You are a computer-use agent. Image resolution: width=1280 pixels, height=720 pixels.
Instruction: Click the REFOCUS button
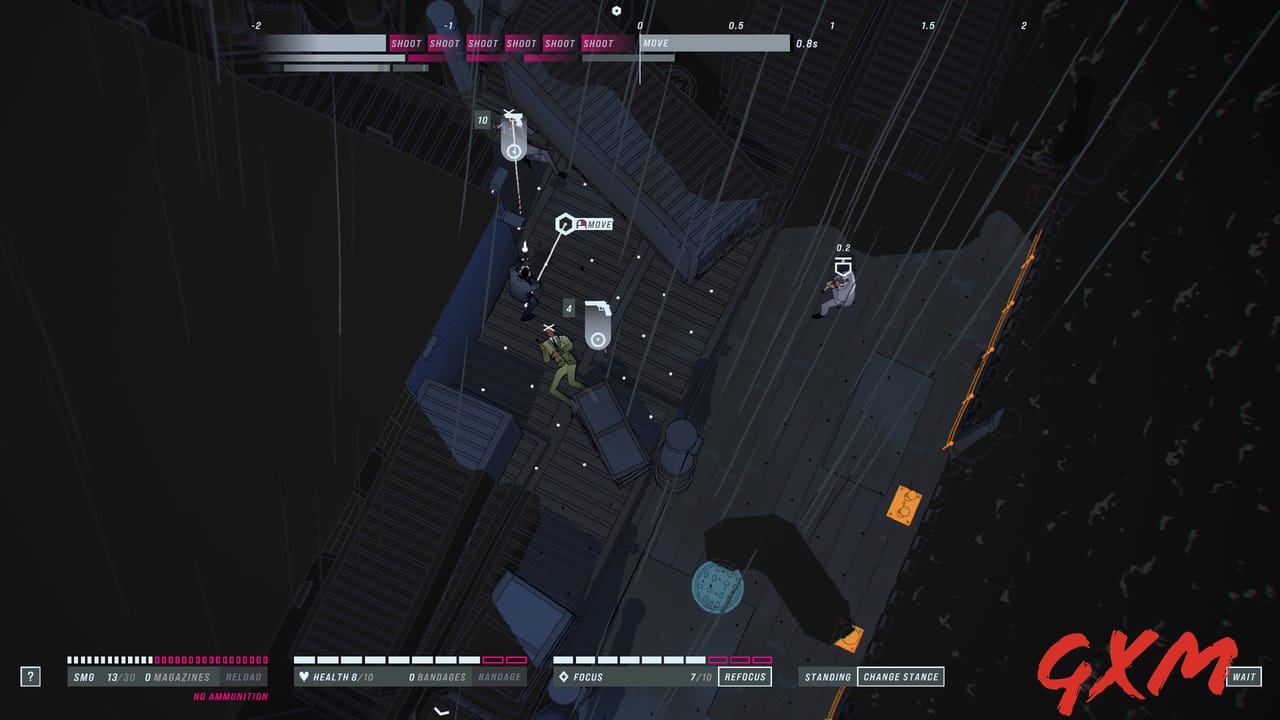pos(744,676)
